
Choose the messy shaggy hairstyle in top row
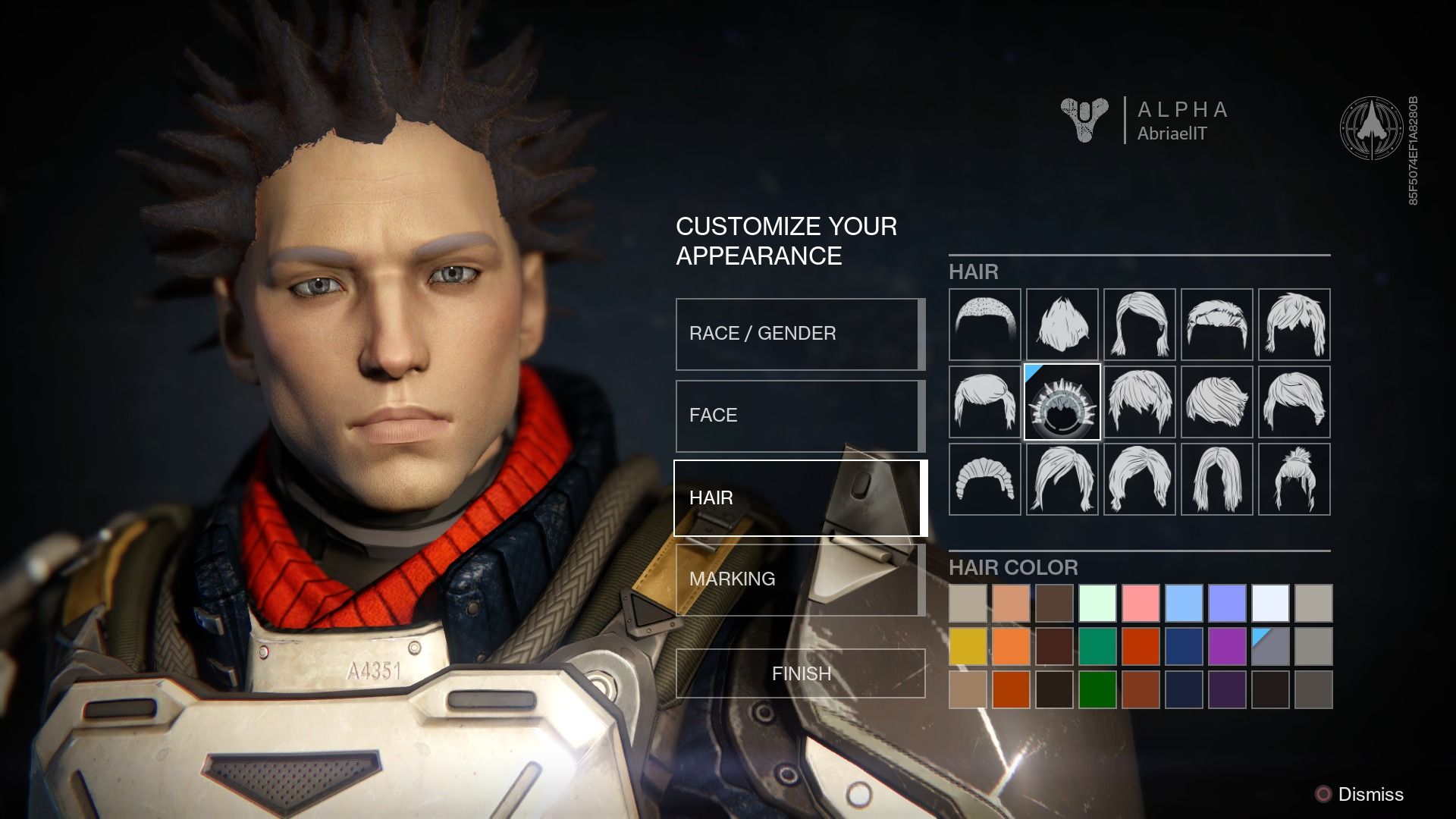pyautogui.click(x=1062, y=324)
